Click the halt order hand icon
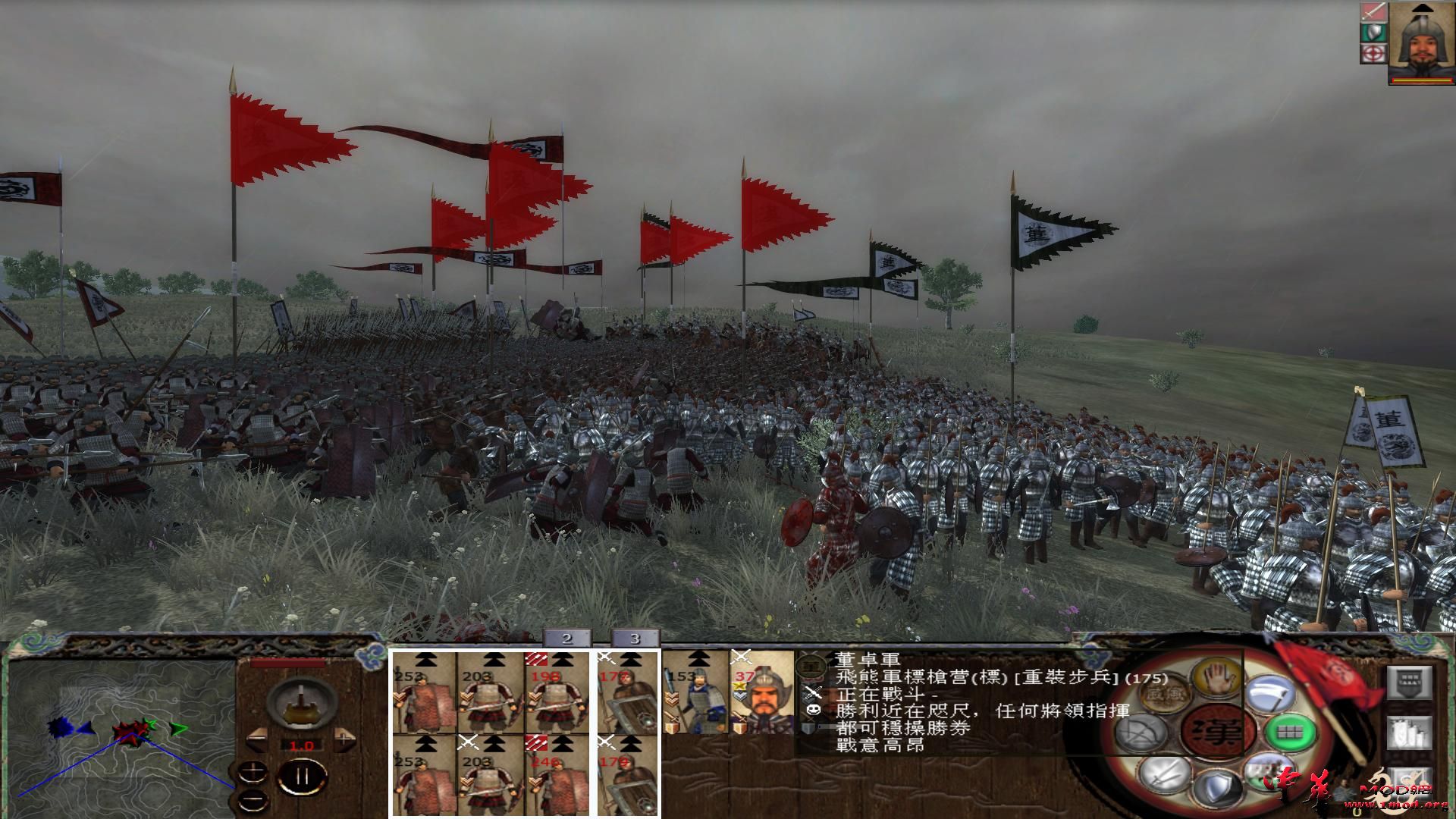 coord(1217,678)
